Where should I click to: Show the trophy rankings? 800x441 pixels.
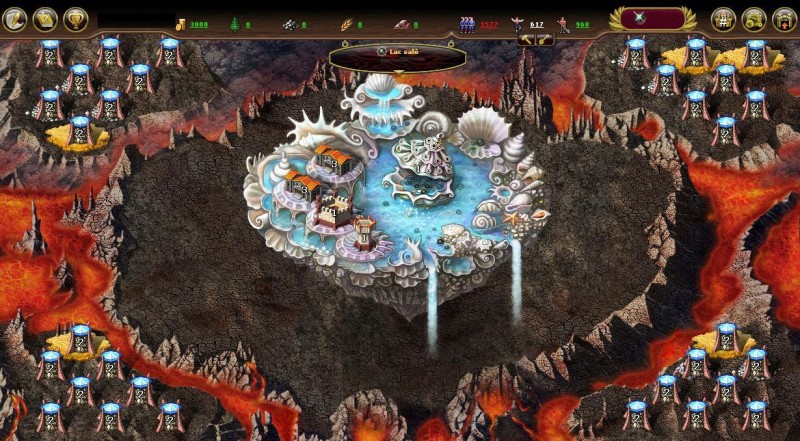(75, 18)
